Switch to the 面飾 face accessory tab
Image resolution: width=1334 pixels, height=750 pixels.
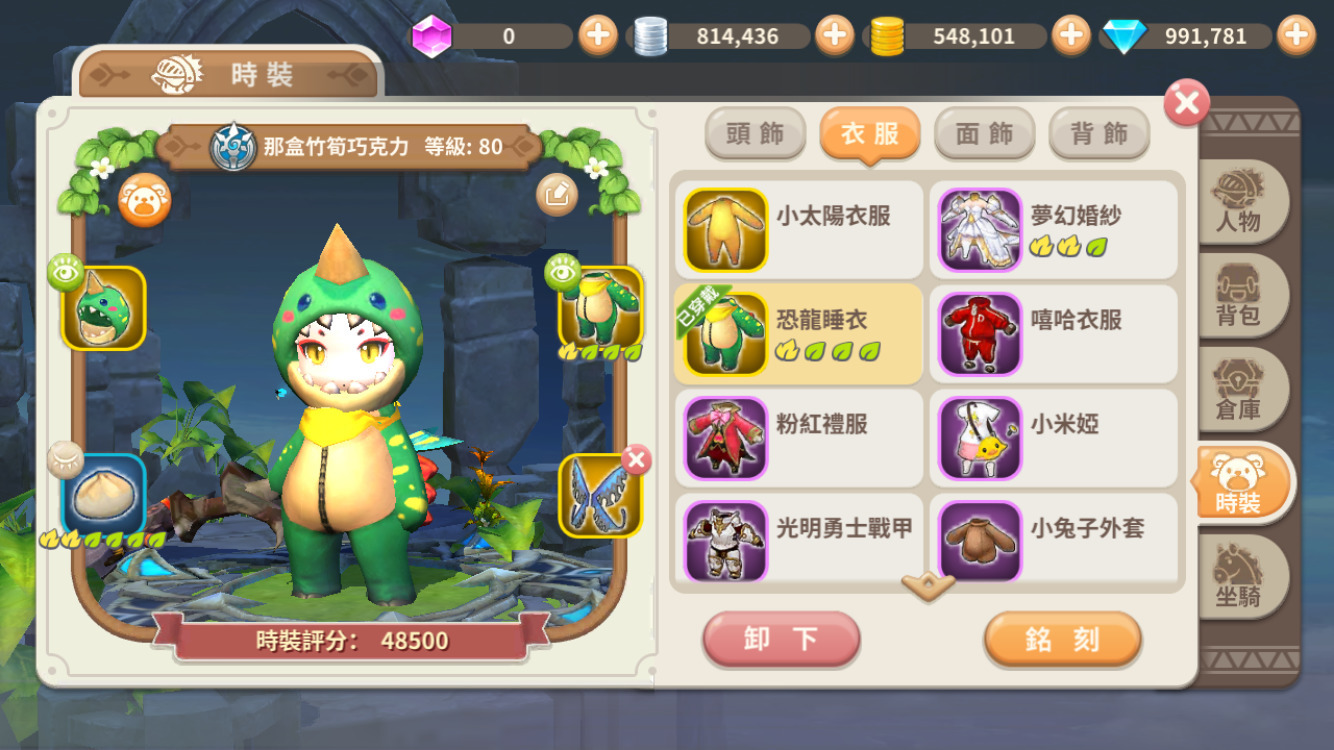click(x=984, y=133)
